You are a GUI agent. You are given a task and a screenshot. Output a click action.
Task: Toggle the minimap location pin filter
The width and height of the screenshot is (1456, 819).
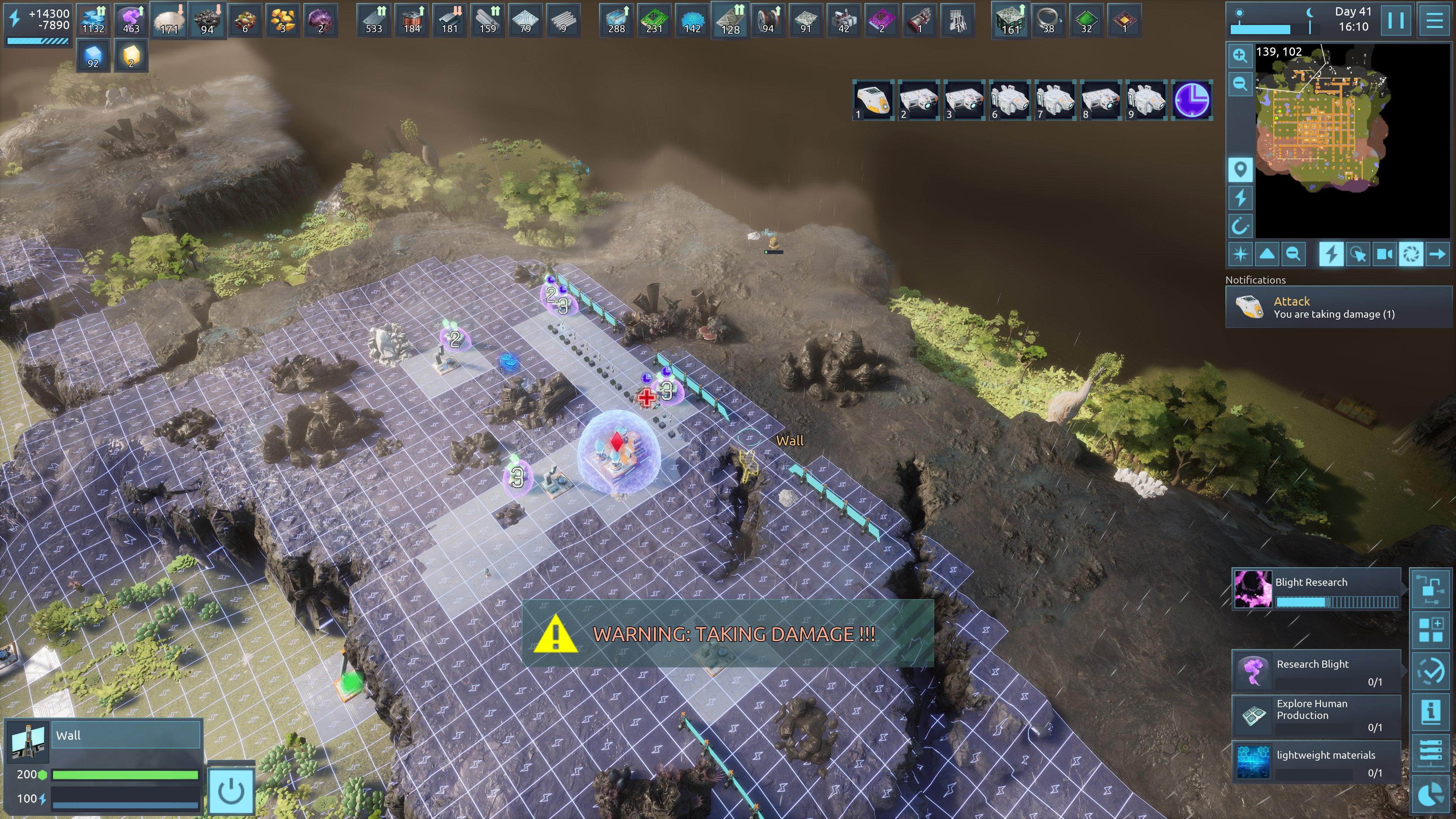point(1240,169)
